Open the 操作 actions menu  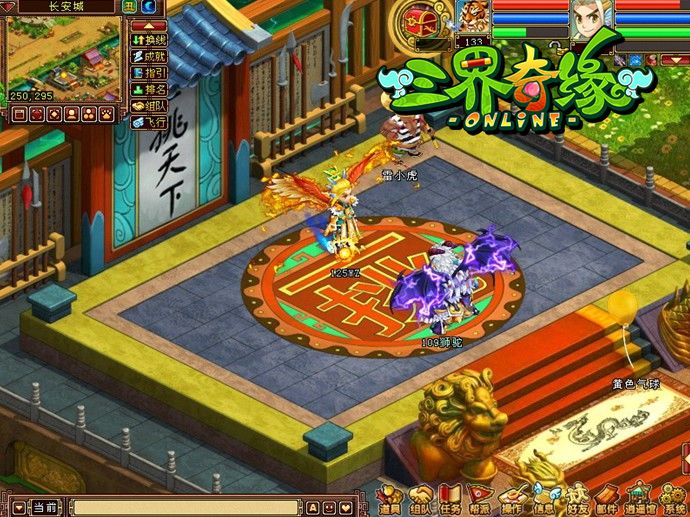(x=513, y=498)
